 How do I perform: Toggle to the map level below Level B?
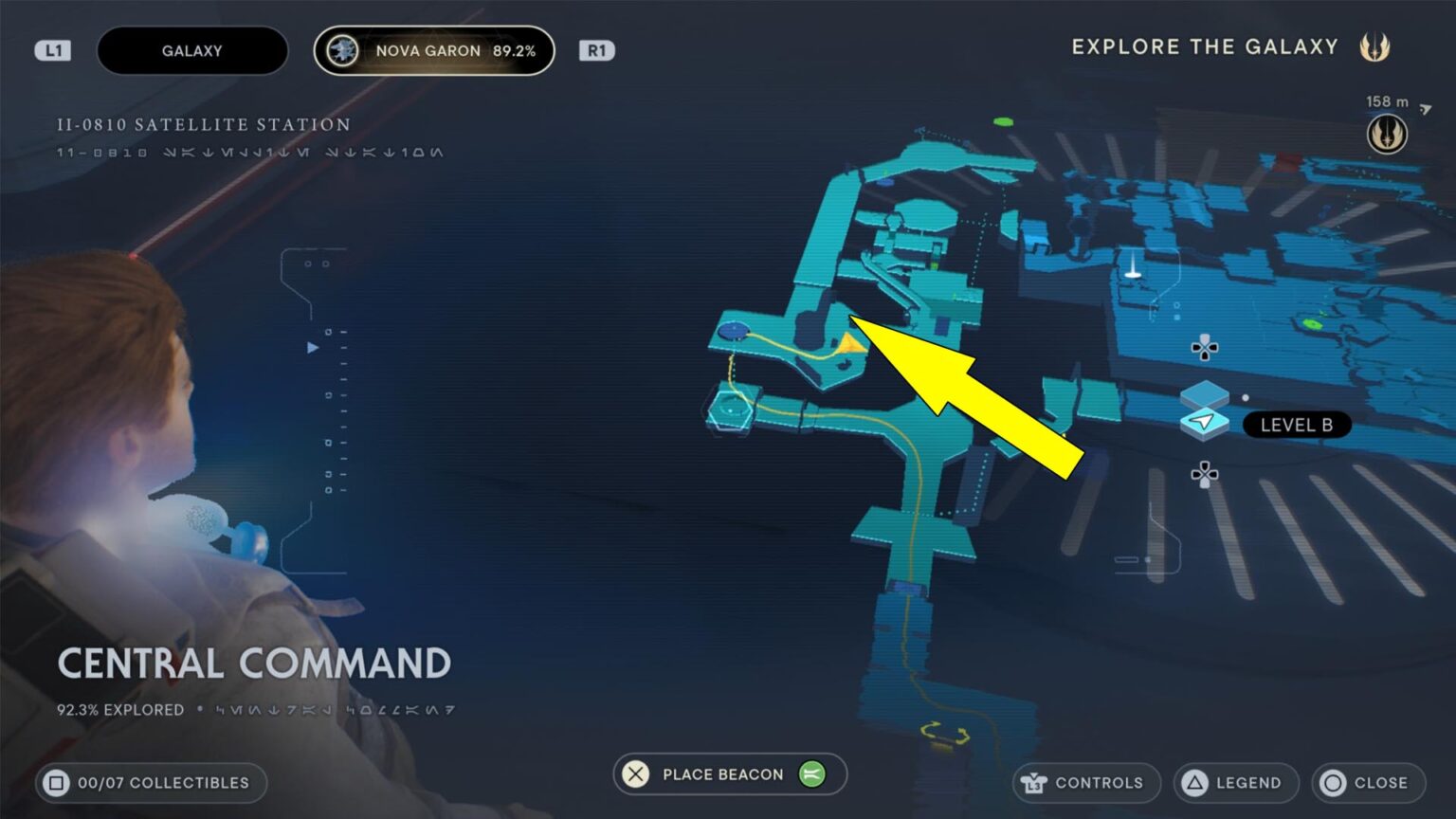[x=1206, y=471]
